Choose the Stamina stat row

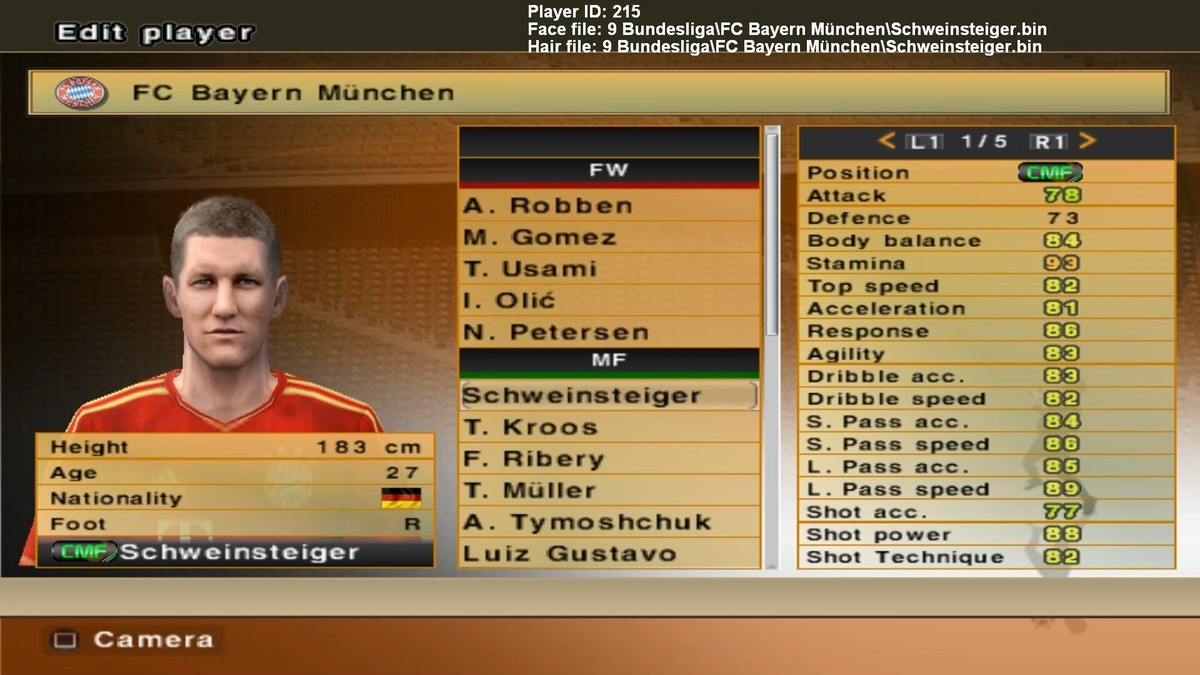click(985, 263)
